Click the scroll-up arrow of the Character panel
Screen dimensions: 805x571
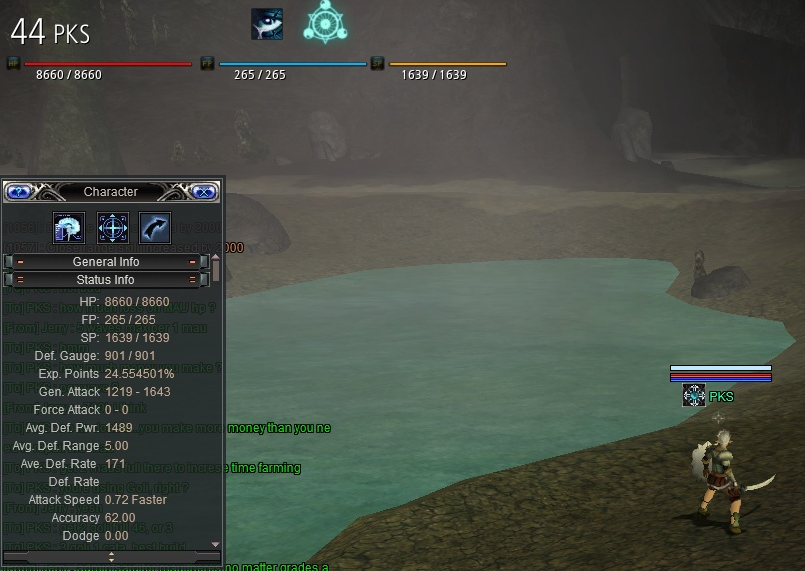(215, 259)
